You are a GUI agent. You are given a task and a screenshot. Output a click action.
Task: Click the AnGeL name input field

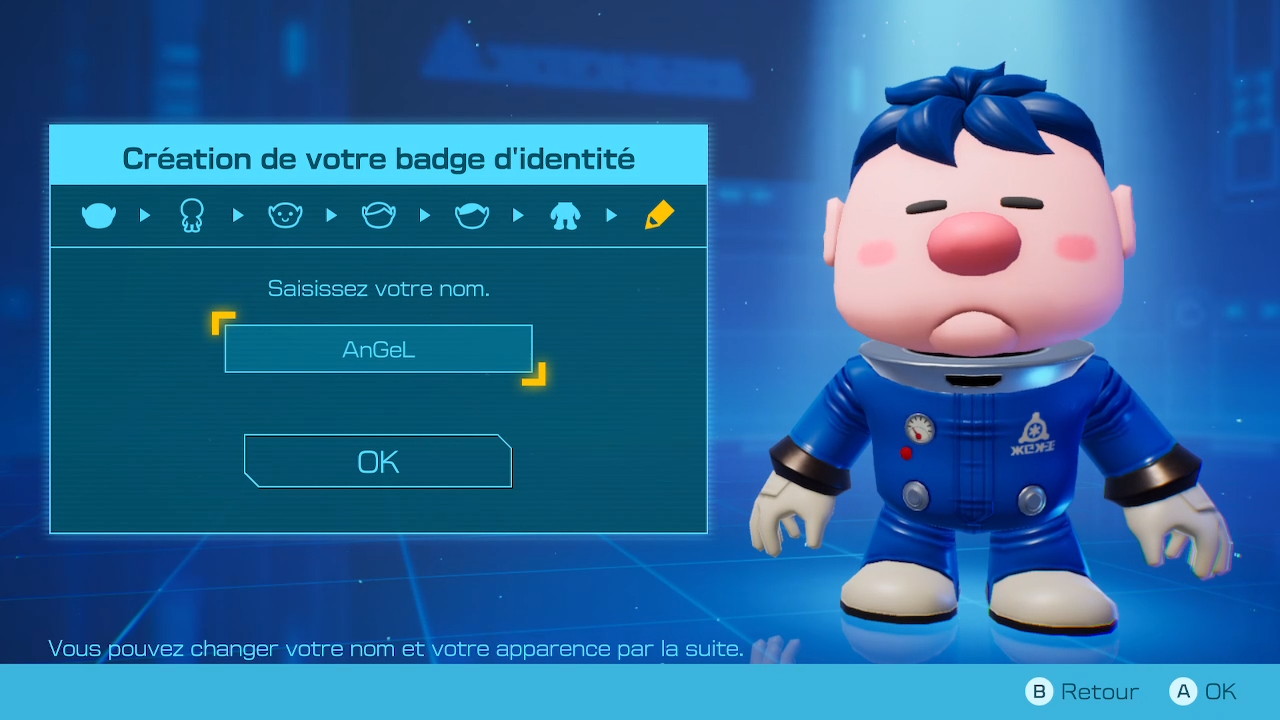[x=378, y=349]
